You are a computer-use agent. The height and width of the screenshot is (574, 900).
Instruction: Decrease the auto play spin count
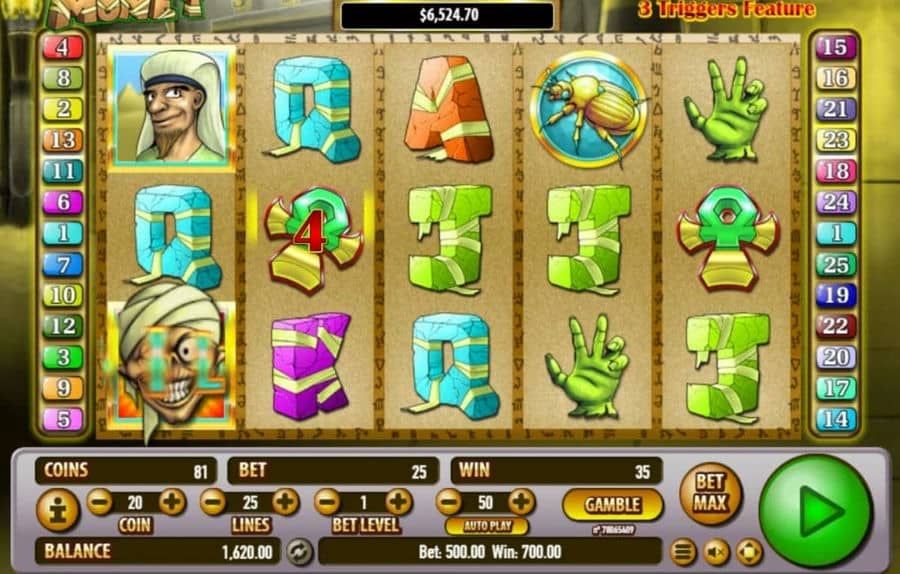point(449,502)
